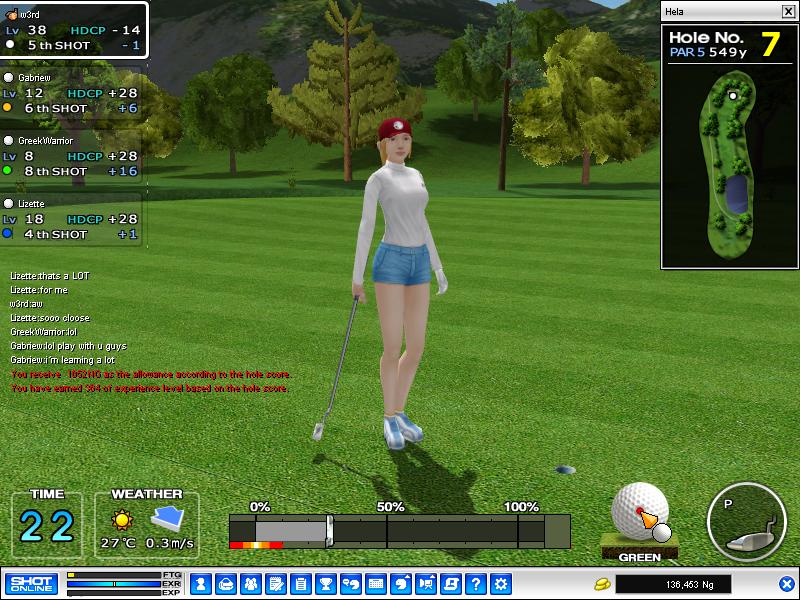This screenshot has height=600, width=800.
Task: Click the gold coins Ng currency icon
Action: pos(602,583)
